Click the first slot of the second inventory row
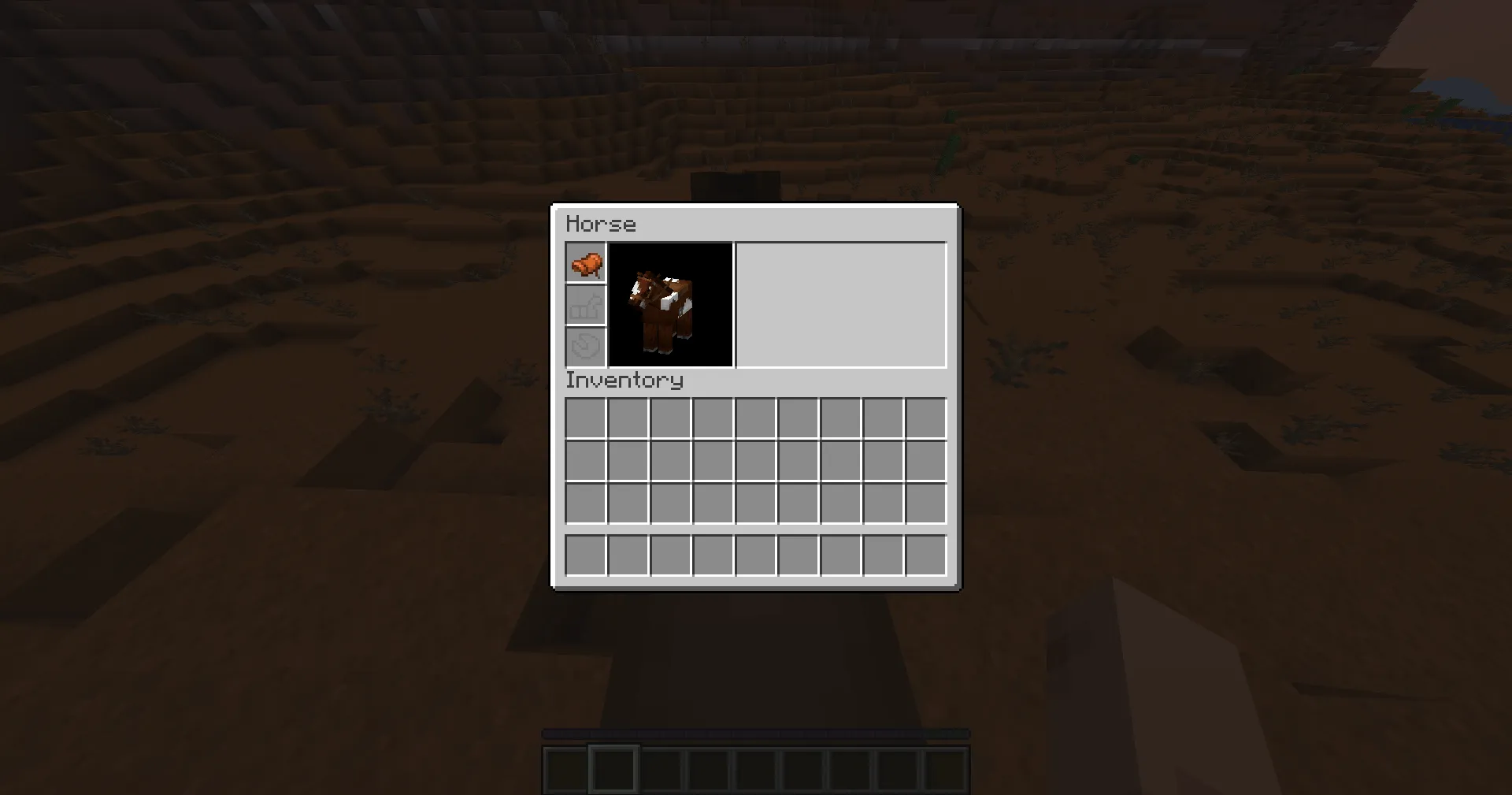Viewport: 1512px width, 795px height. [x=584, y=461]
